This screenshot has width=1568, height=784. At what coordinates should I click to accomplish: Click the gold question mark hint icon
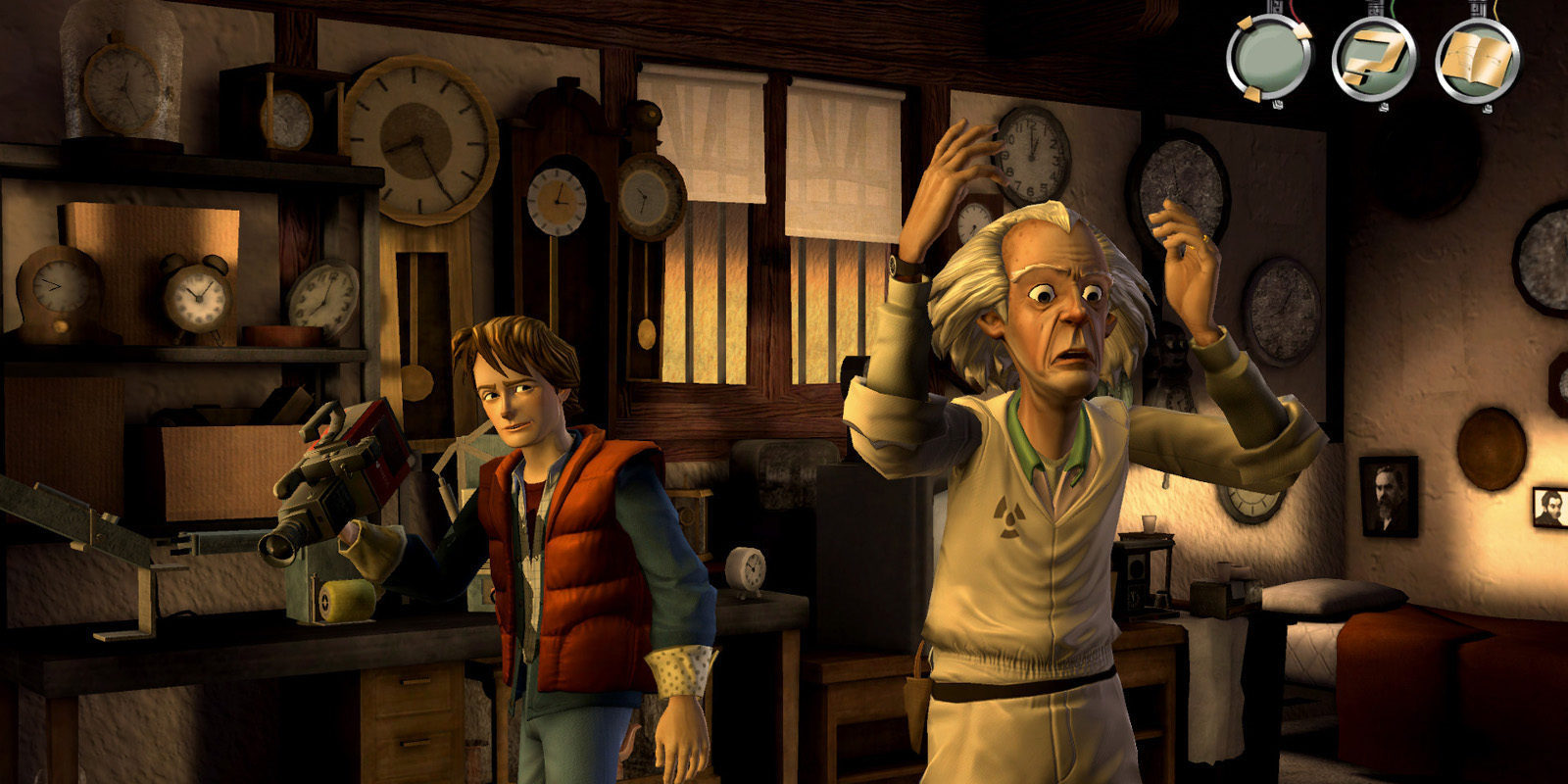pos(1374,58)
